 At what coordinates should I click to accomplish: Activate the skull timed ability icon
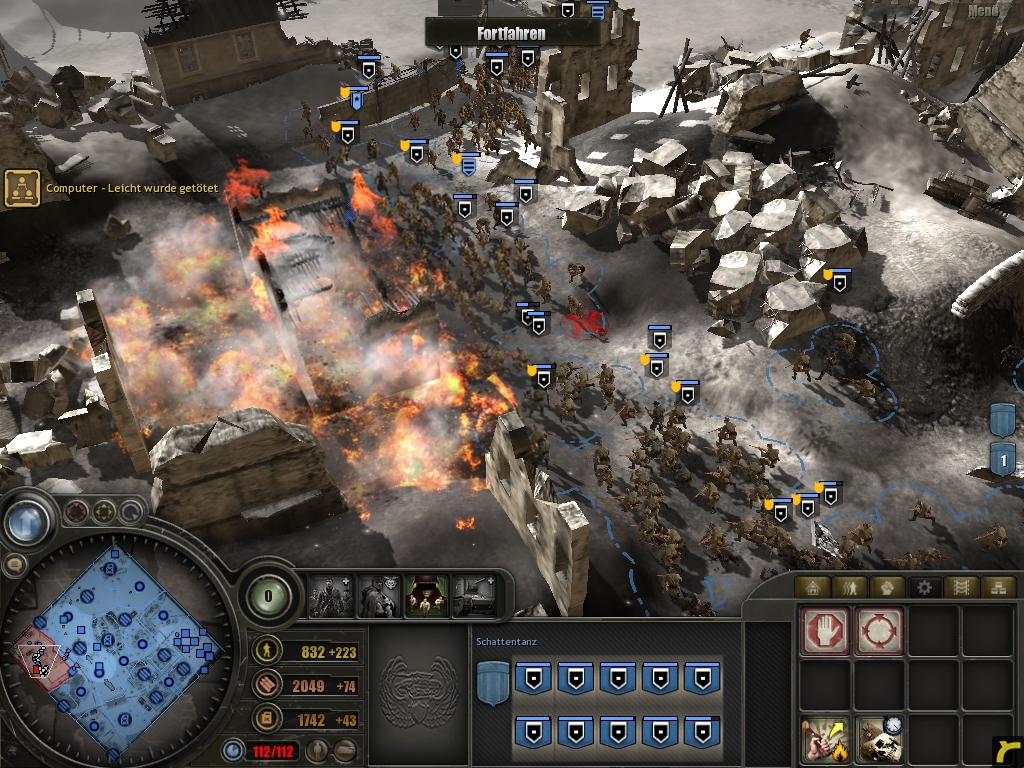pos(880,739)
